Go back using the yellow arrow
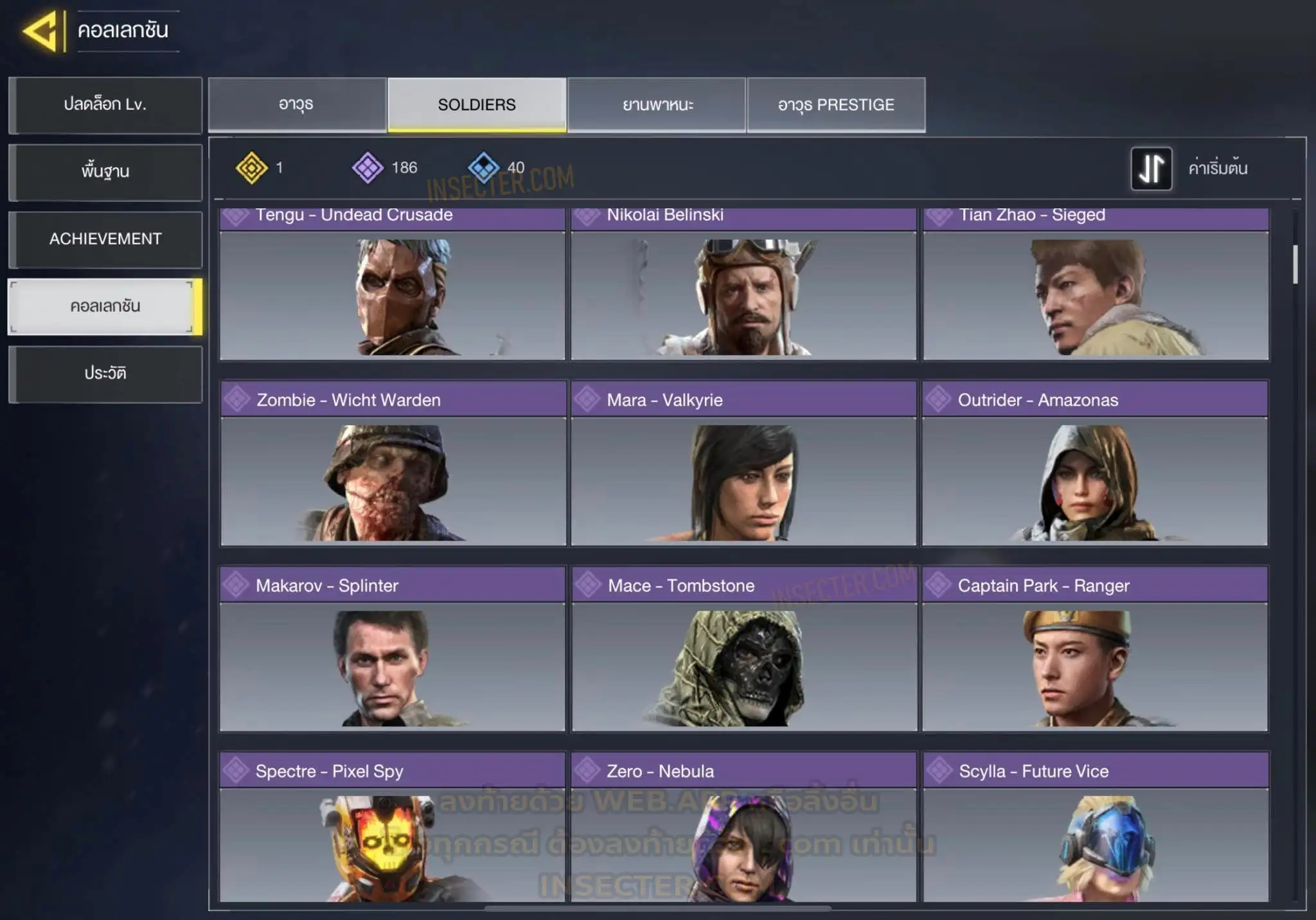Viewport: 1316px width, 920px height. (41, 31)
